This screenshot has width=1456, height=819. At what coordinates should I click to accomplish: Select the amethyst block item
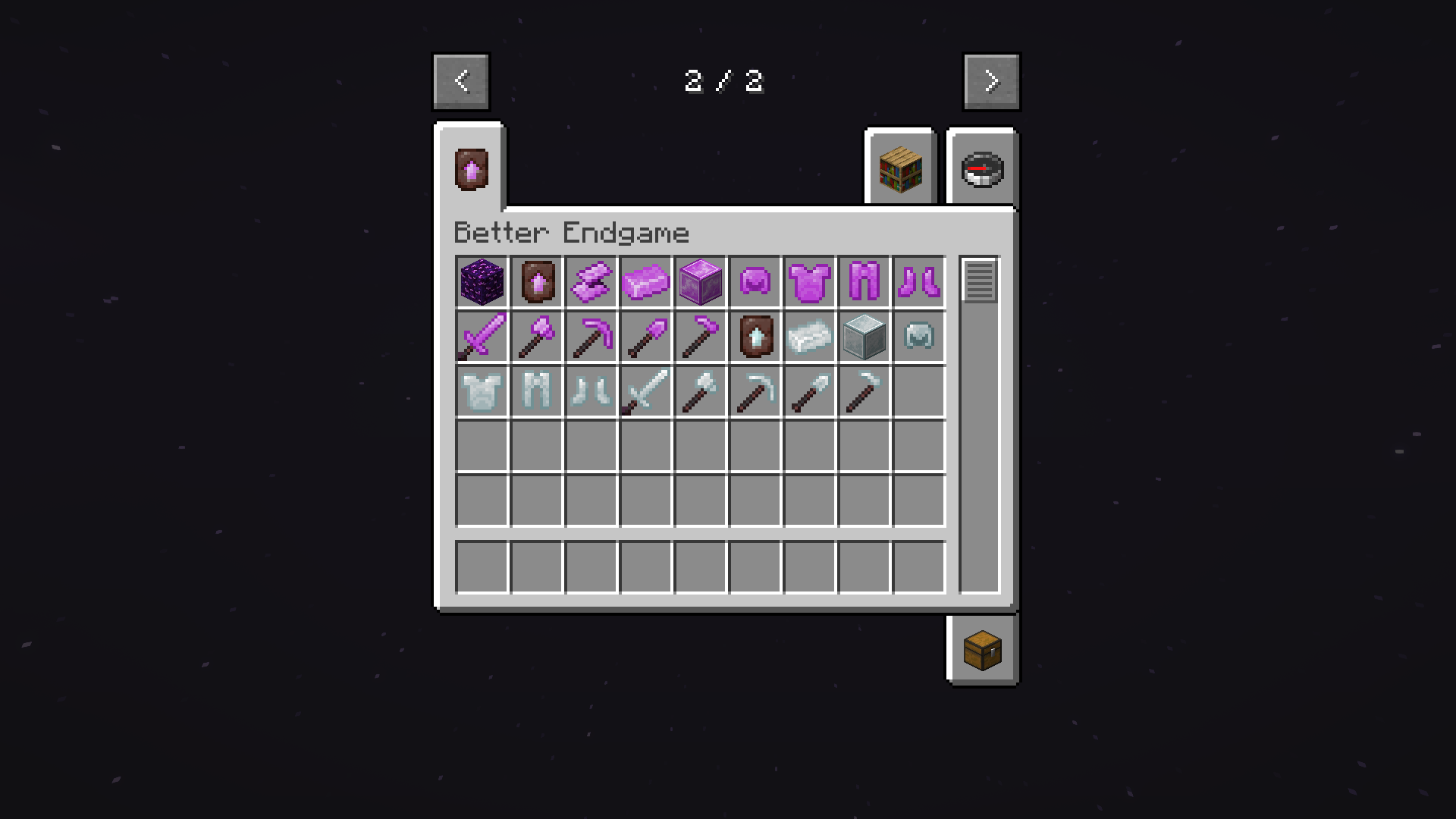coord(700,282)
